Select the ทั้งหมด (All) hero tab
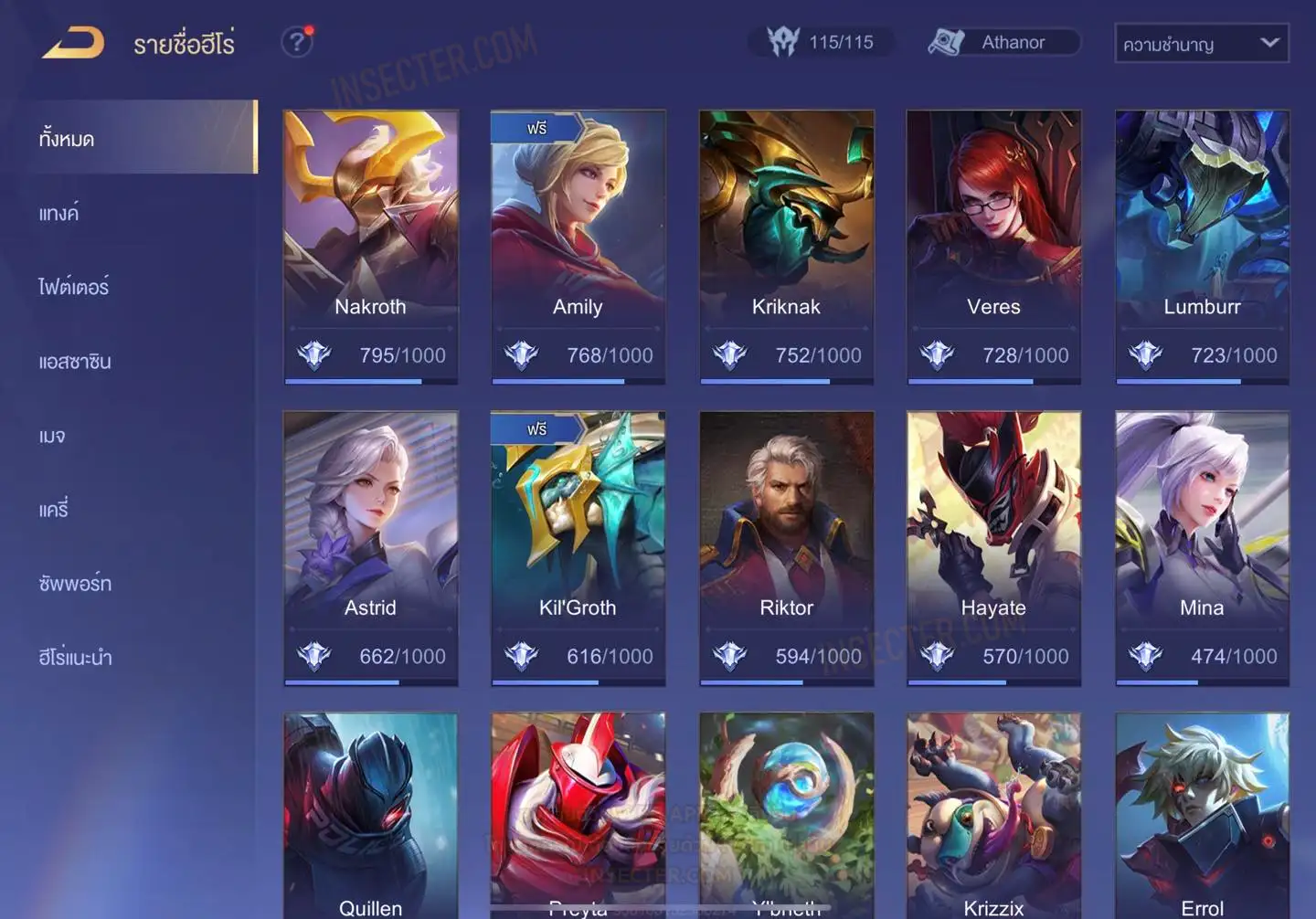 tap(142, 138)
